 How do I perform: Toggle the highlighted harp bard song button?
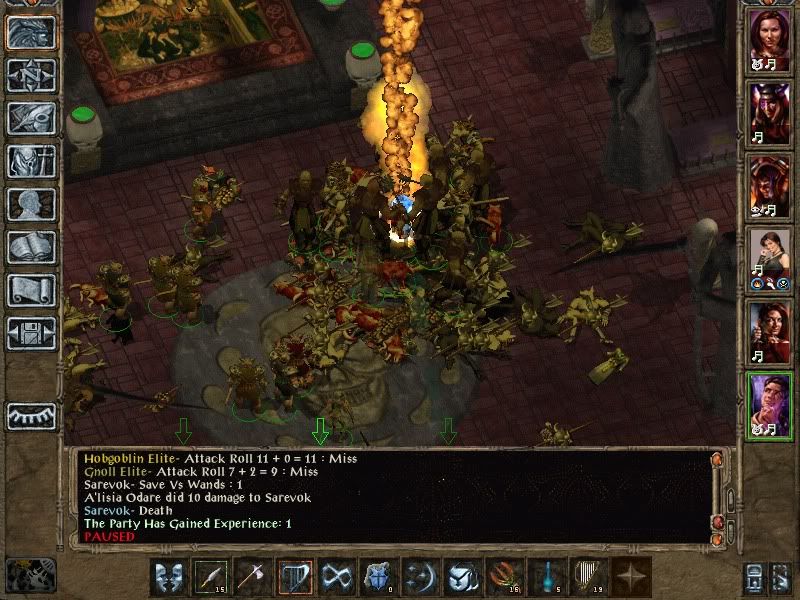tap(295, 577)
